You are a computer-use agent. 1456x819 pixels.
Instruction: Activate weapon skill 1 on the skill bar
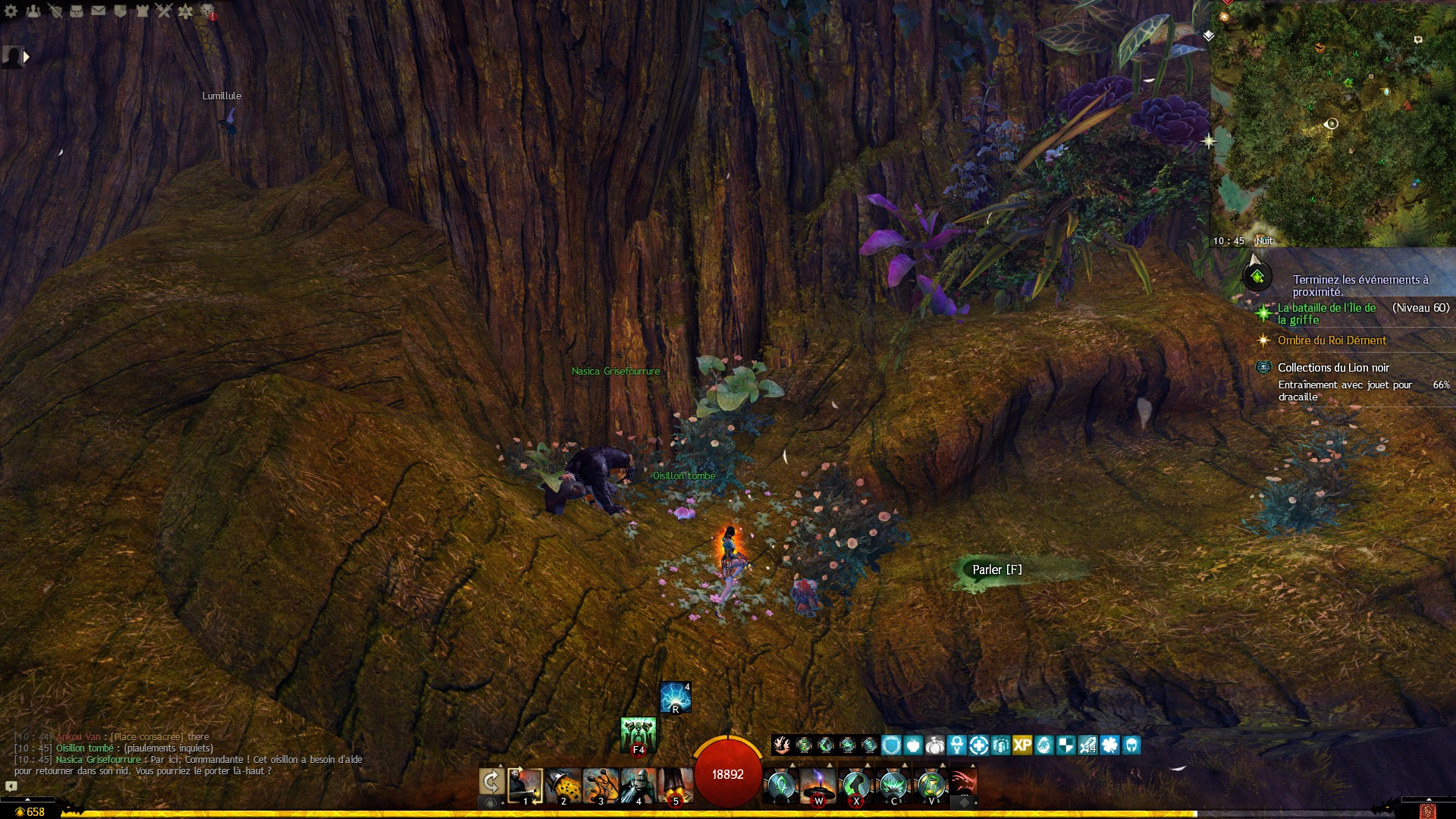pyautogui.click(x=525, y=786)
